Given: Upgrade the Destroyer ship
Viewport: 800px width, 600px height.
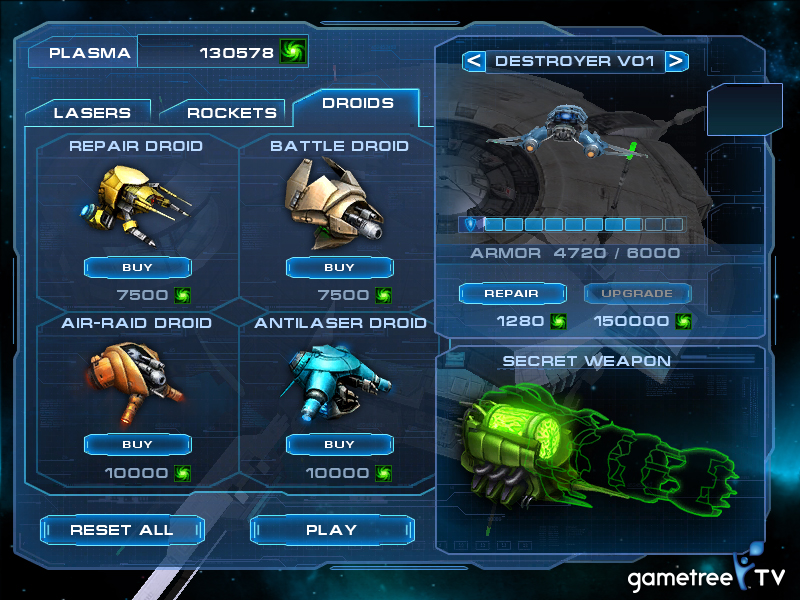Looking at the screenshot, I should (636, 293).
